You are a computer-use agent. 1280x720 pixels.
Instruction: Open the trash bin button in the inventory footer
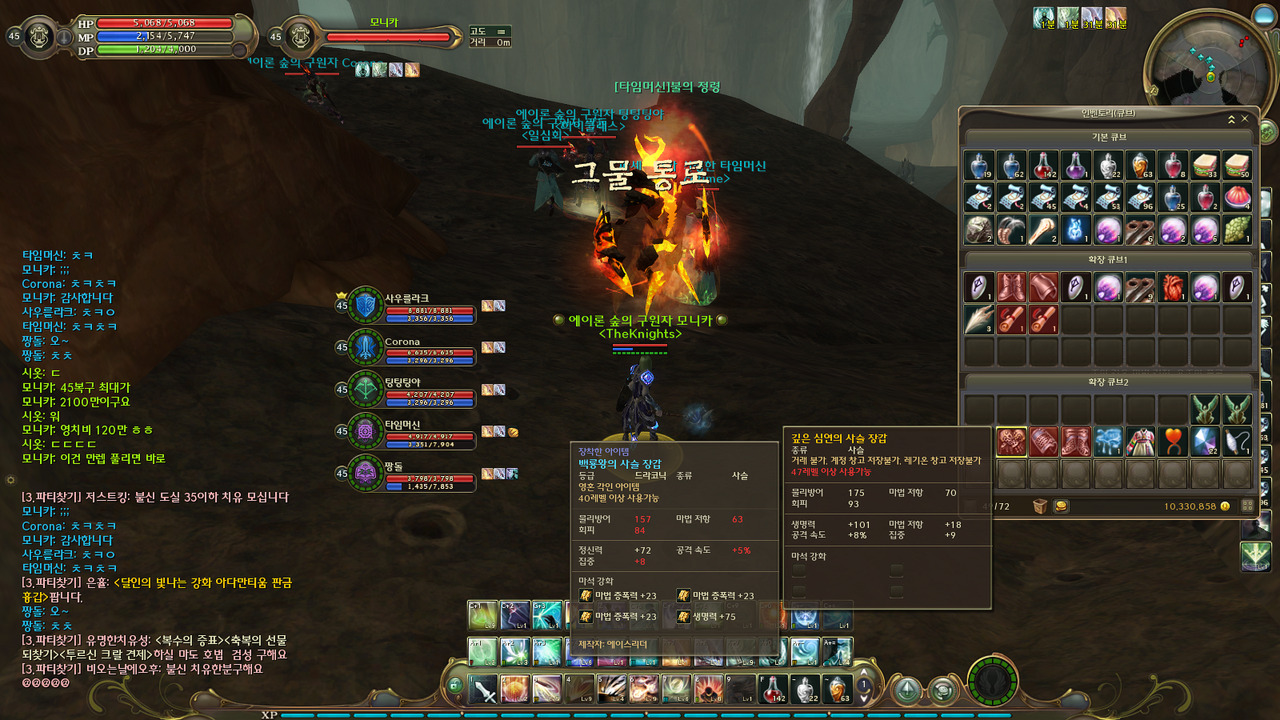click(x=1040, y=506)
